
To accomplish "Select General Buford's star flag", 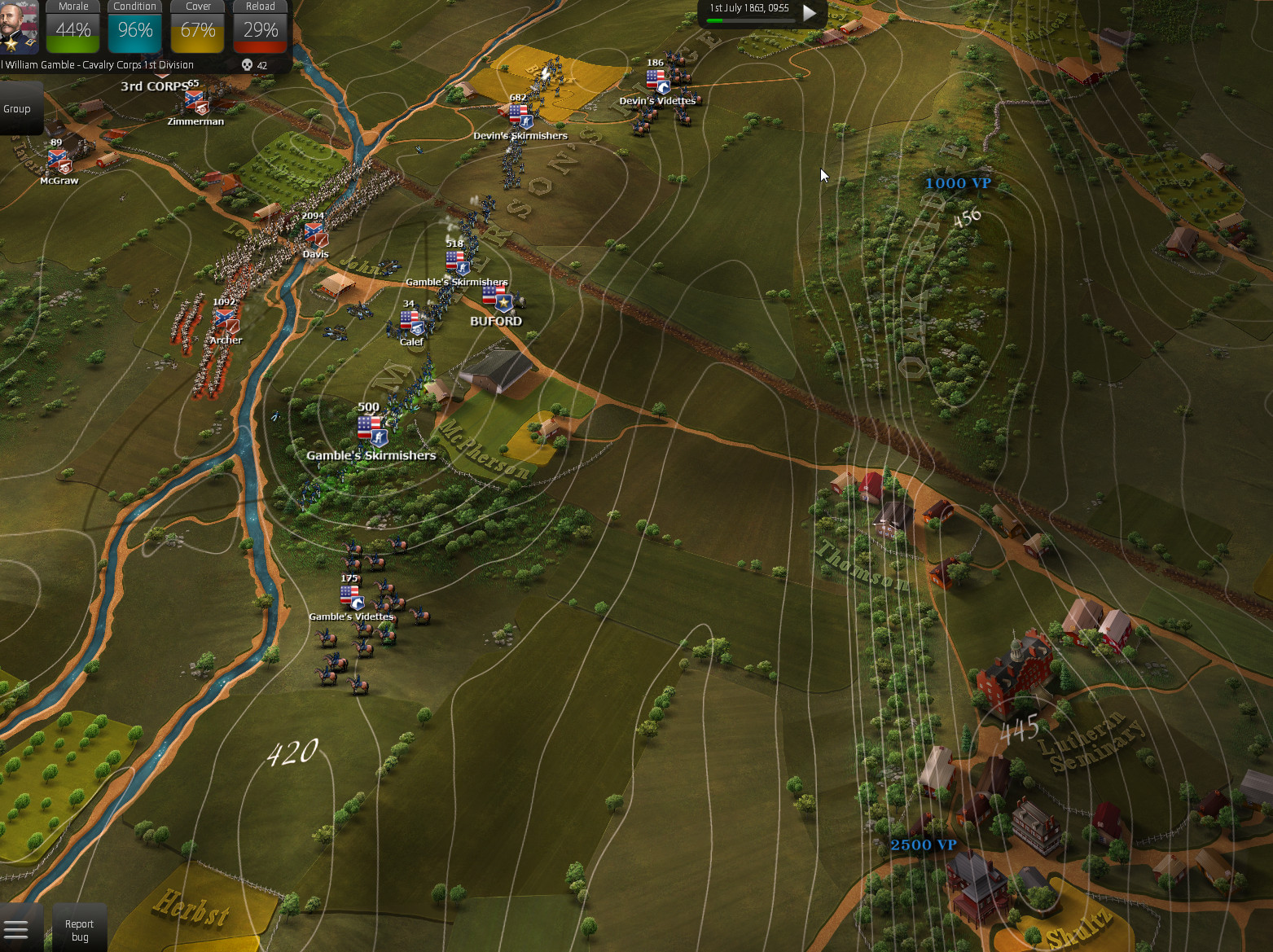I will point(498,300).
